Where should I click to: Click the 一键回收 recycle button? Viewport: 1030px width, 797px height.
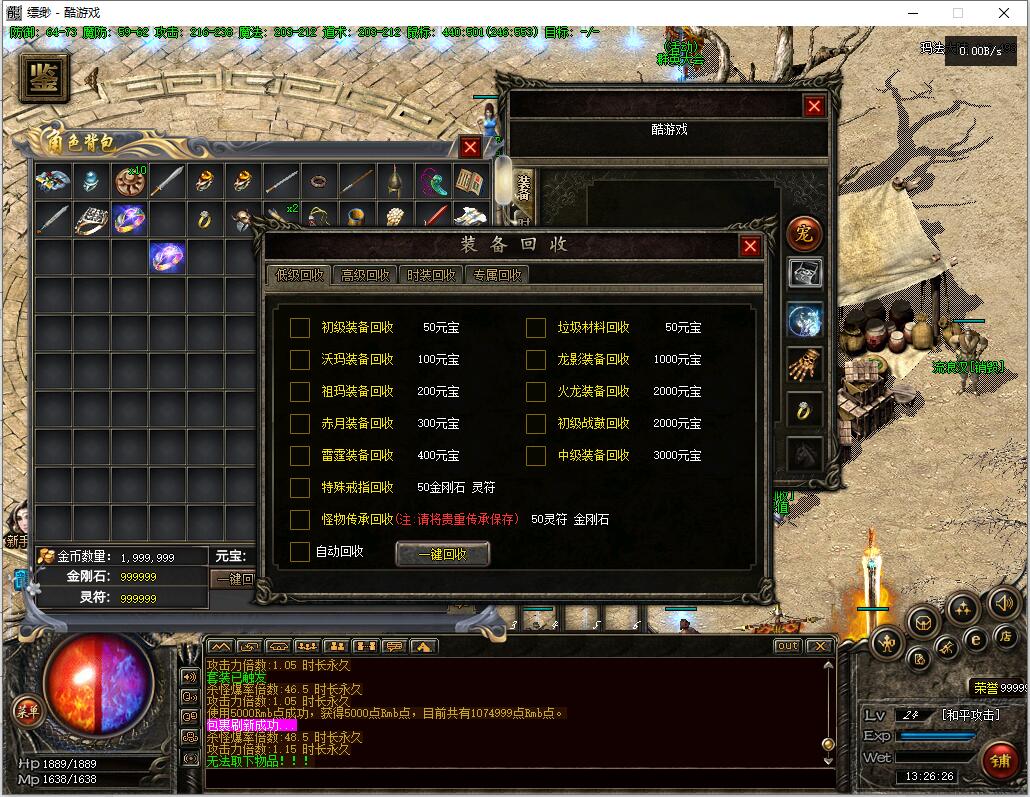pos(442,554)
